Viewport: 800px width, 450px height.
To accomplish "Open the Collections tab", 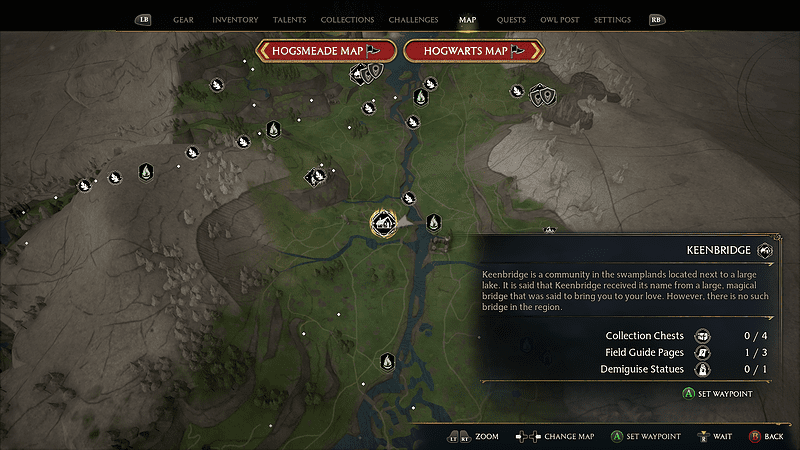I will 347,19.
